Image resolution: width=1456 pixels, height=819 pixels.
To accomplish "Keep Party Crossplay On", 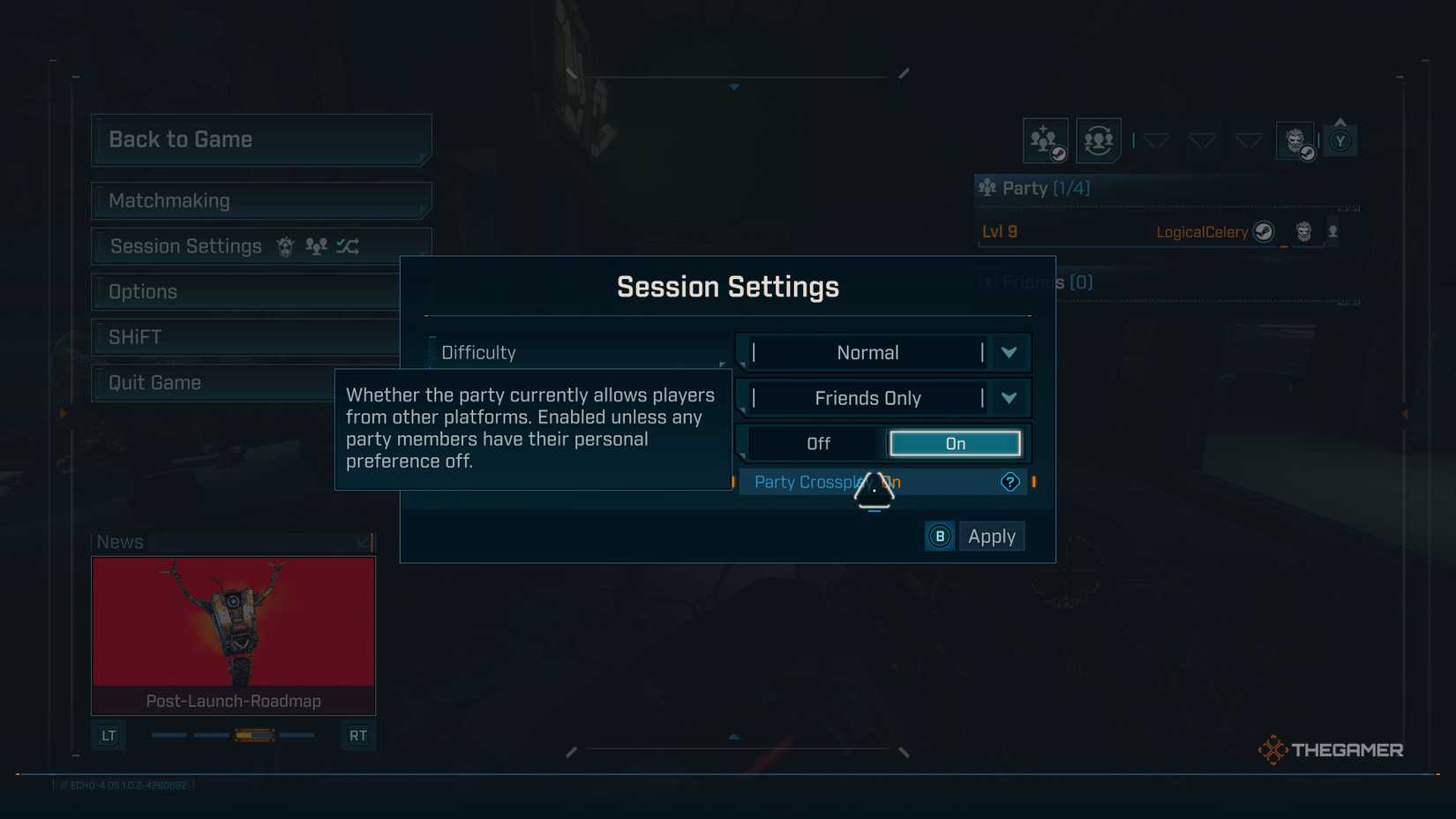I will pyautogui.click(x=955, y=443).
